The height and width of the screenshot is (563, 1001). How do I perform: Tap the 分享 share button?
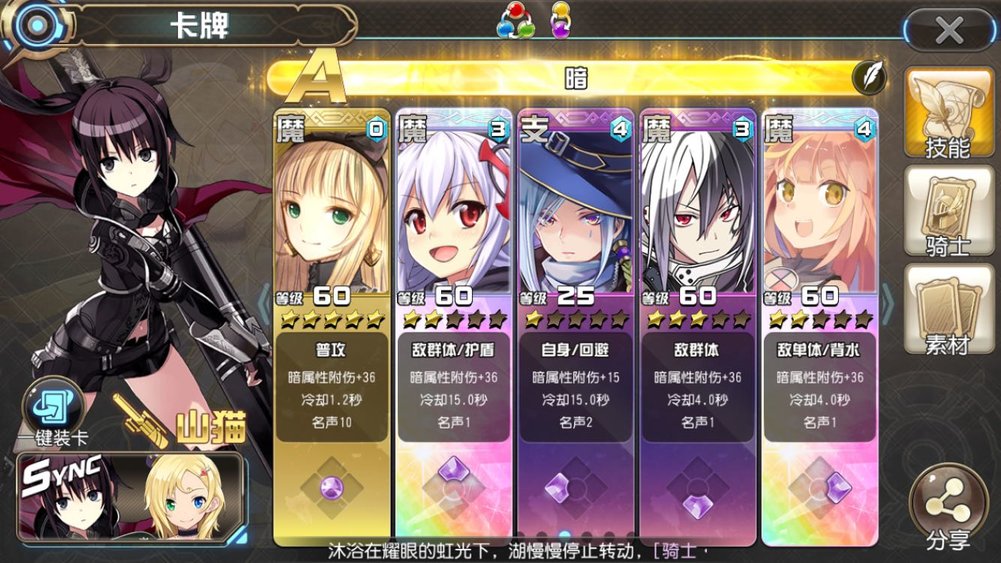tap(946, 509)
